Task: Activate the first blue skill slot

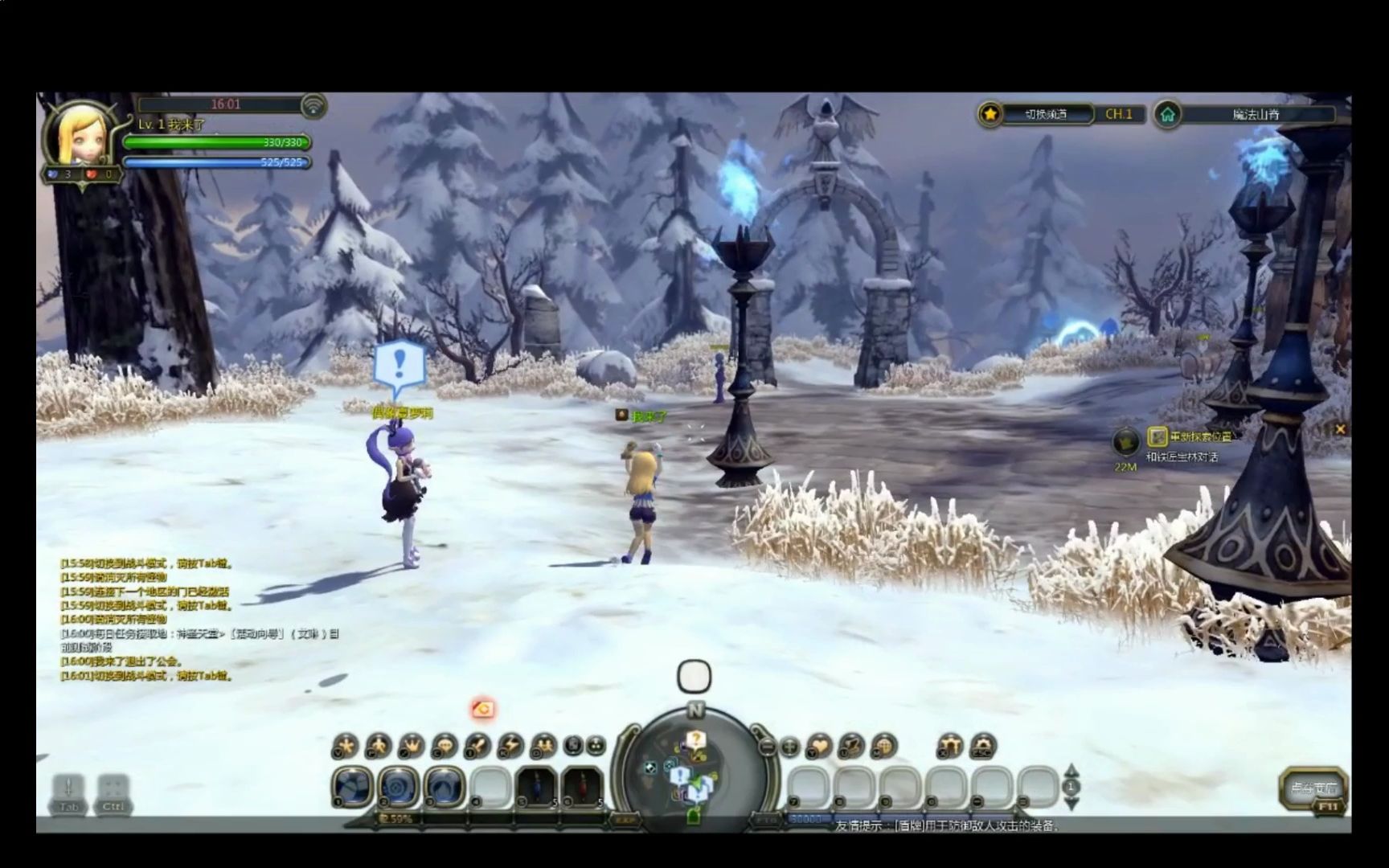Action: (354, 786)
